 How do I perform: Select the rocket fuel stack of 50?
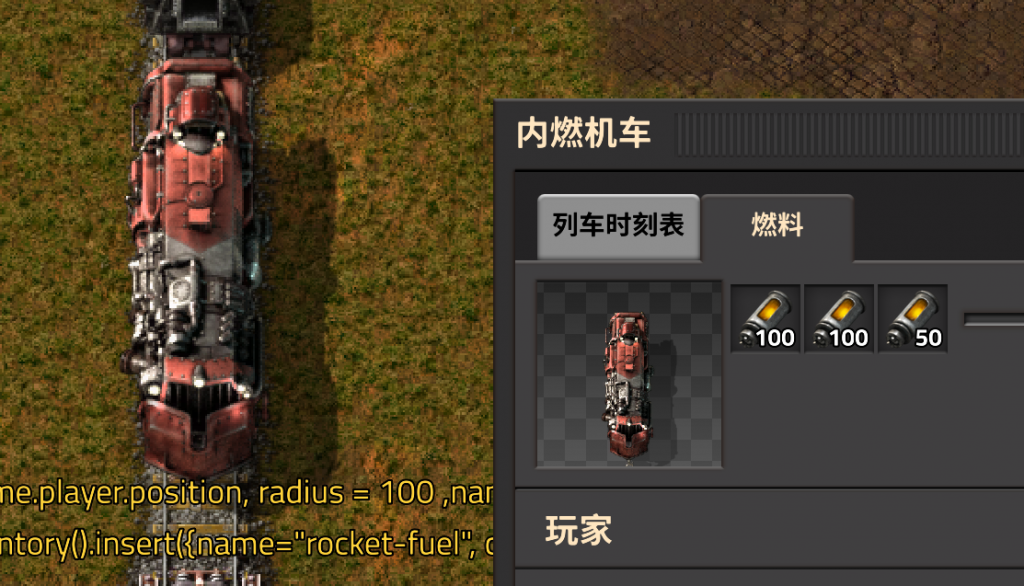click(x=913, y=319)
